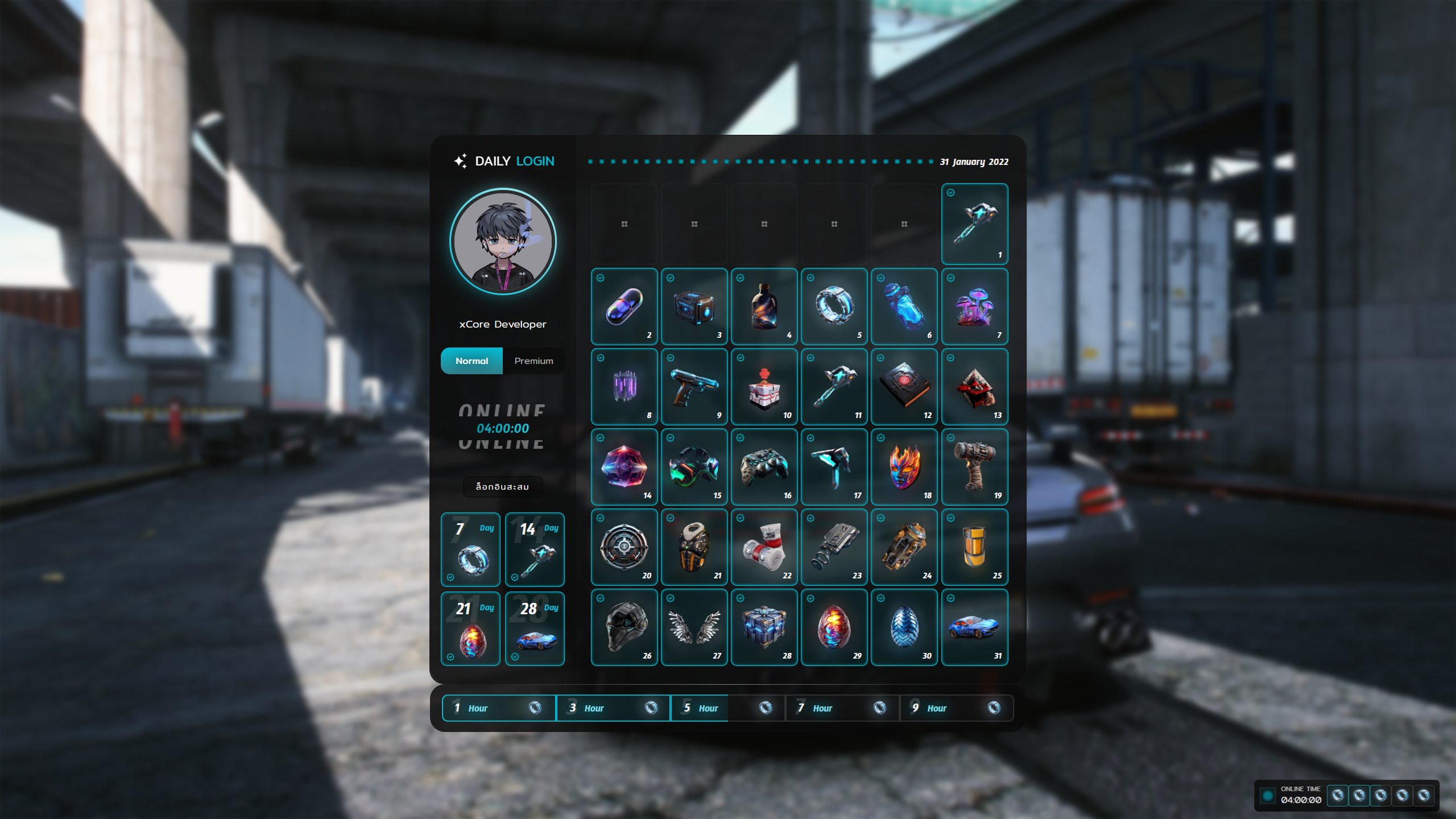Select the day 10 medkit reward
The height and width of the screenshot is (819, 1456).
(764, 387)
